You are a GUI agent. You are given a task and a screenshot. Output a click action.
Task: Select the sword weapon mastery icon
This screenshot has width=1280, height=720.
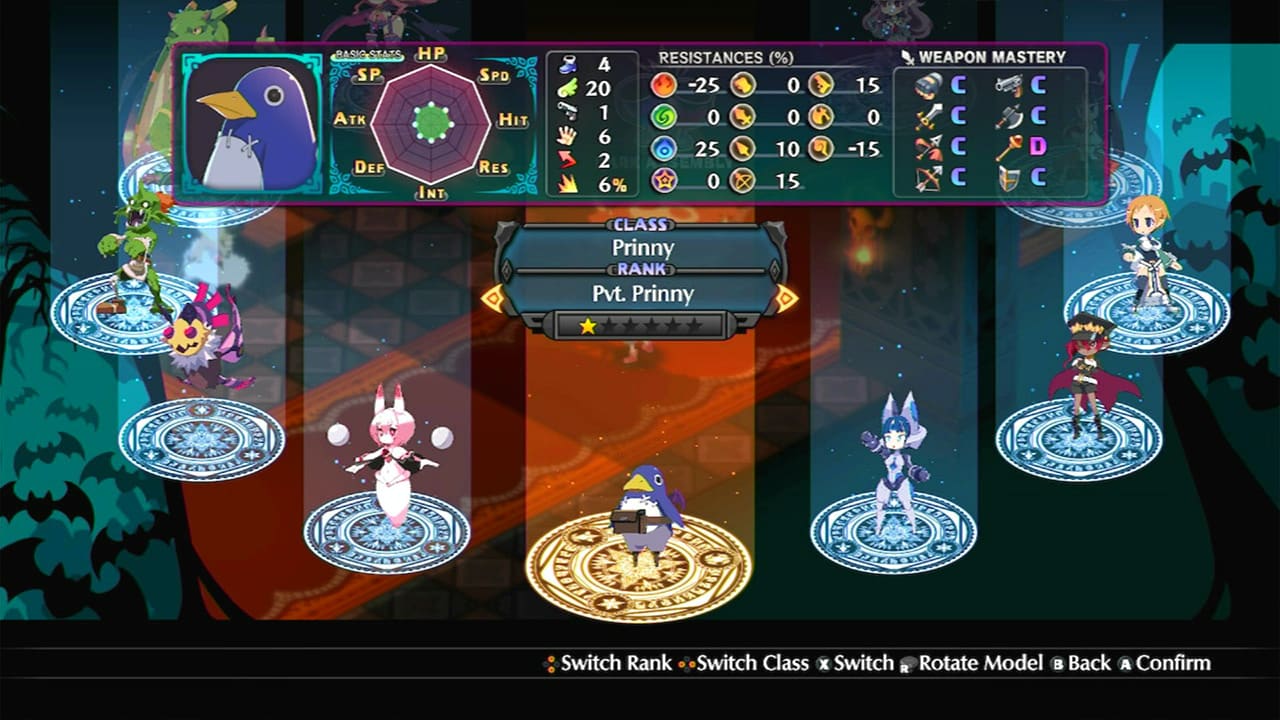(929, 118)
